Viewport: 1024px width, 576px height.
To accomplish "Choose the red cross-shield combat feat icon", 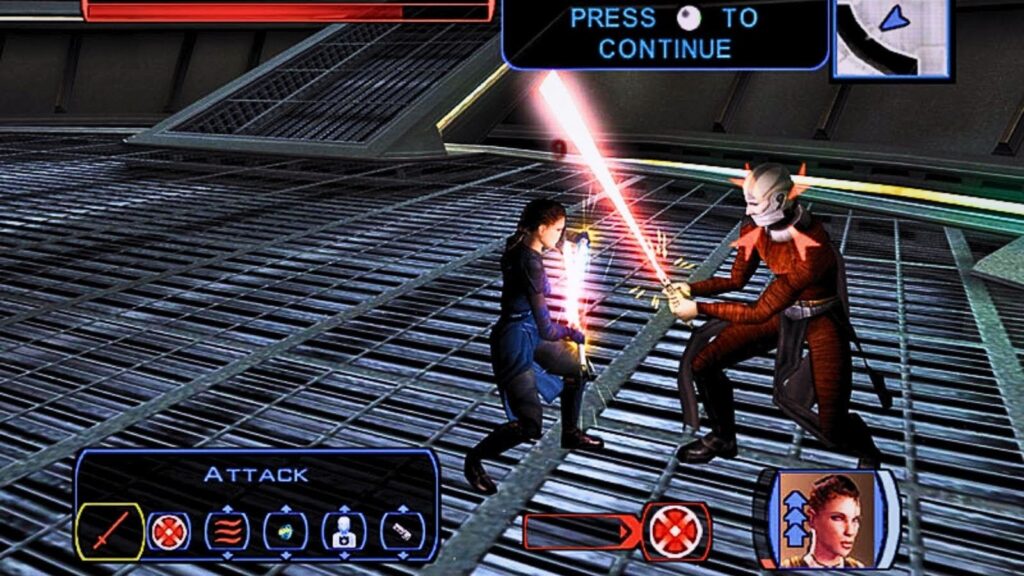I will pyautogui.click(x=169, y=531).
